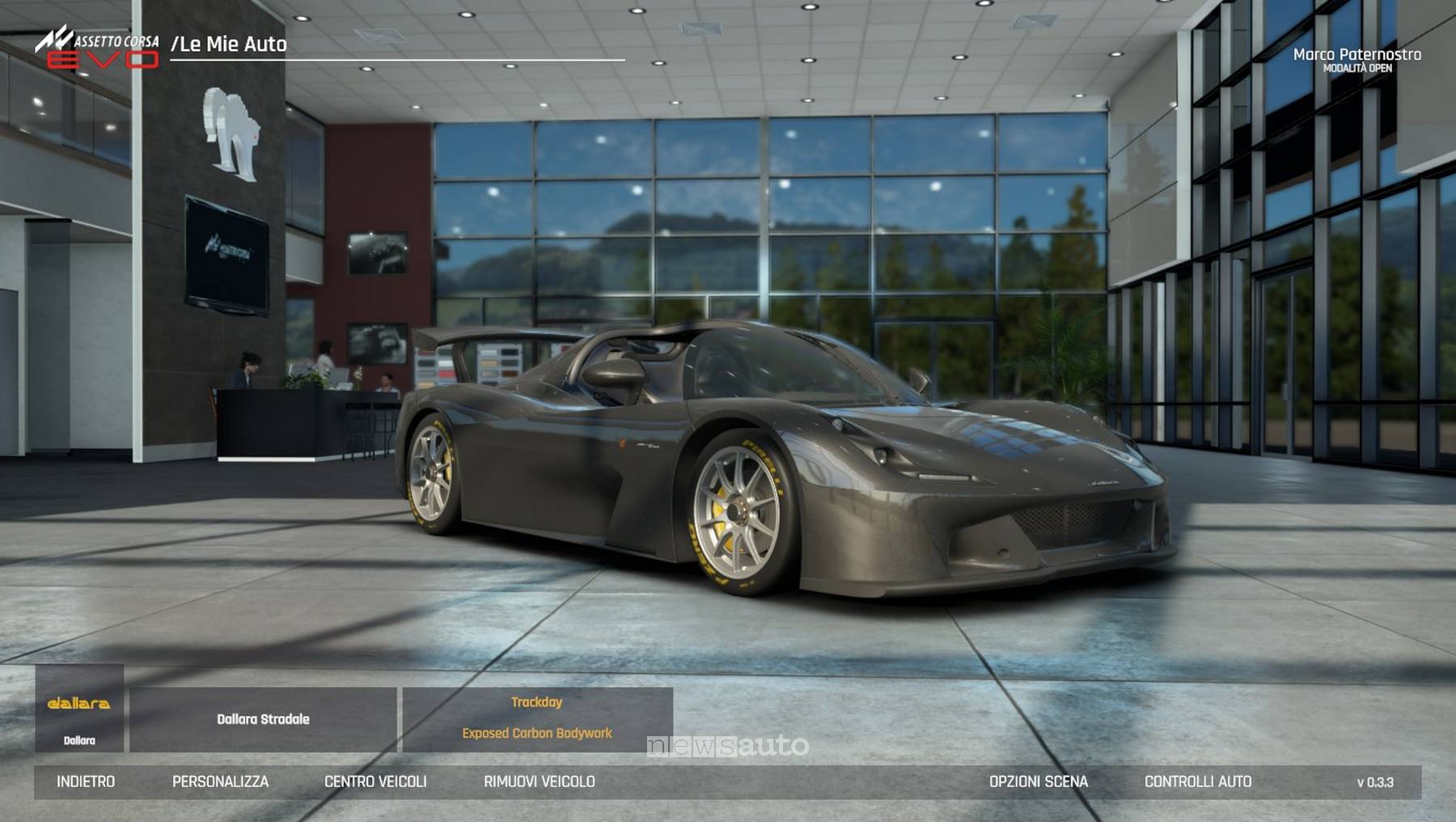Open the Marco Paternostro player profile
The height and width of the screenshot is (822, 1456).
[1357, 59]
